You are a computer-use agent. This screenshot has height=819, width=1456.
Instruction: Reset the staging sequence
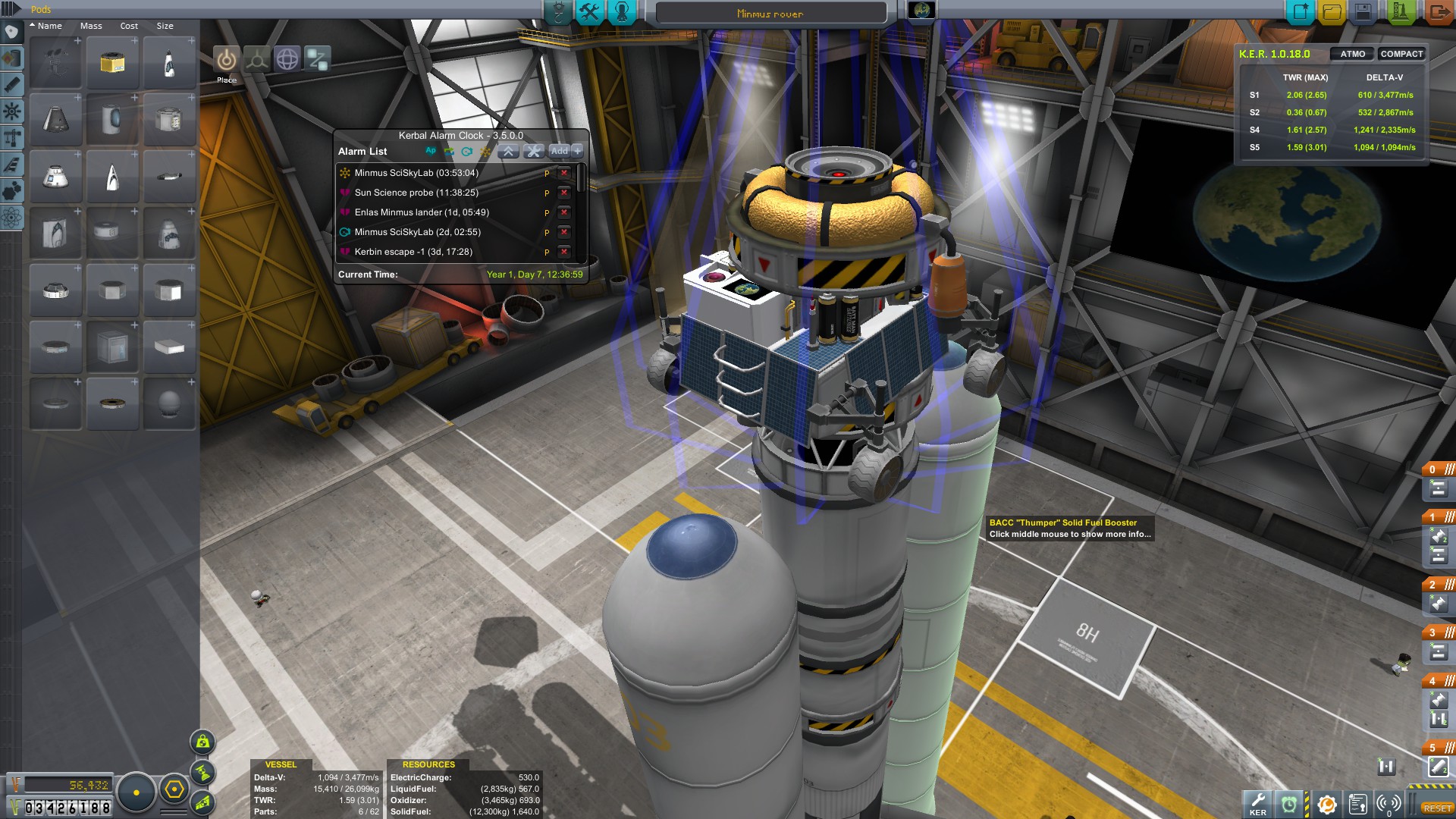(1437, 808)
